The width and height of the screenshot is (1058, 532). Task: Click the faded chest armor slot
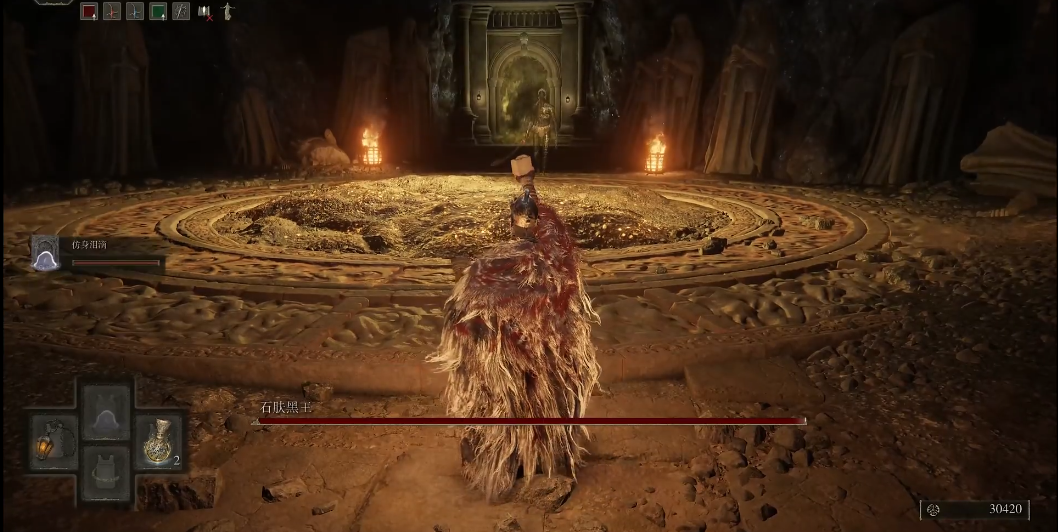point(106,471)
